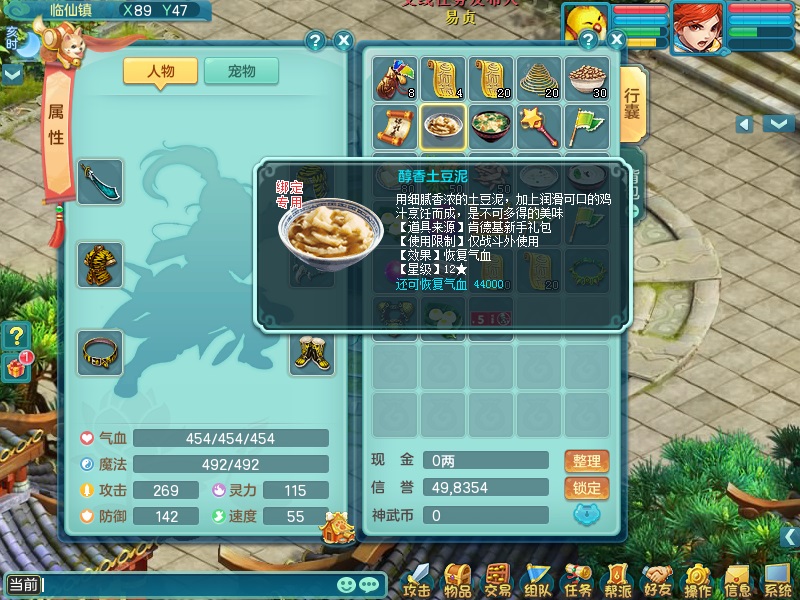Open the 任务 (Quest) log
The image size is (800, 600).
577,580
